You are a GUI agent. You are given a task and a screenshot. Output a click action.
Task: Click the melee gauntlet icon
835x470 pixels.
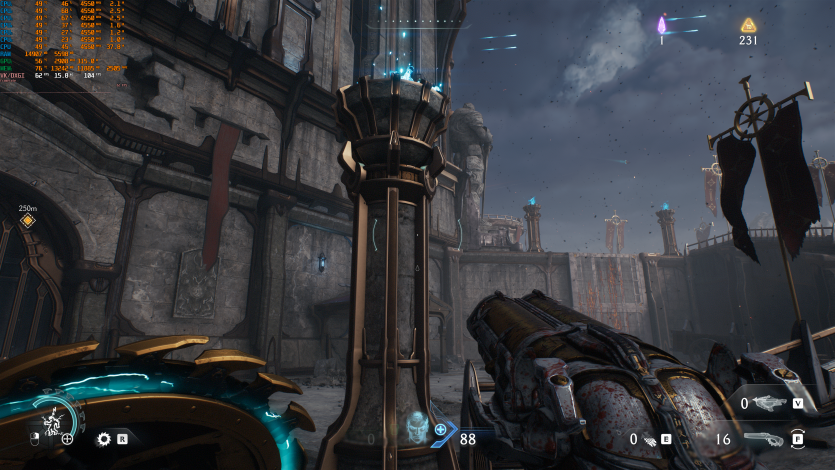point(648,439)
